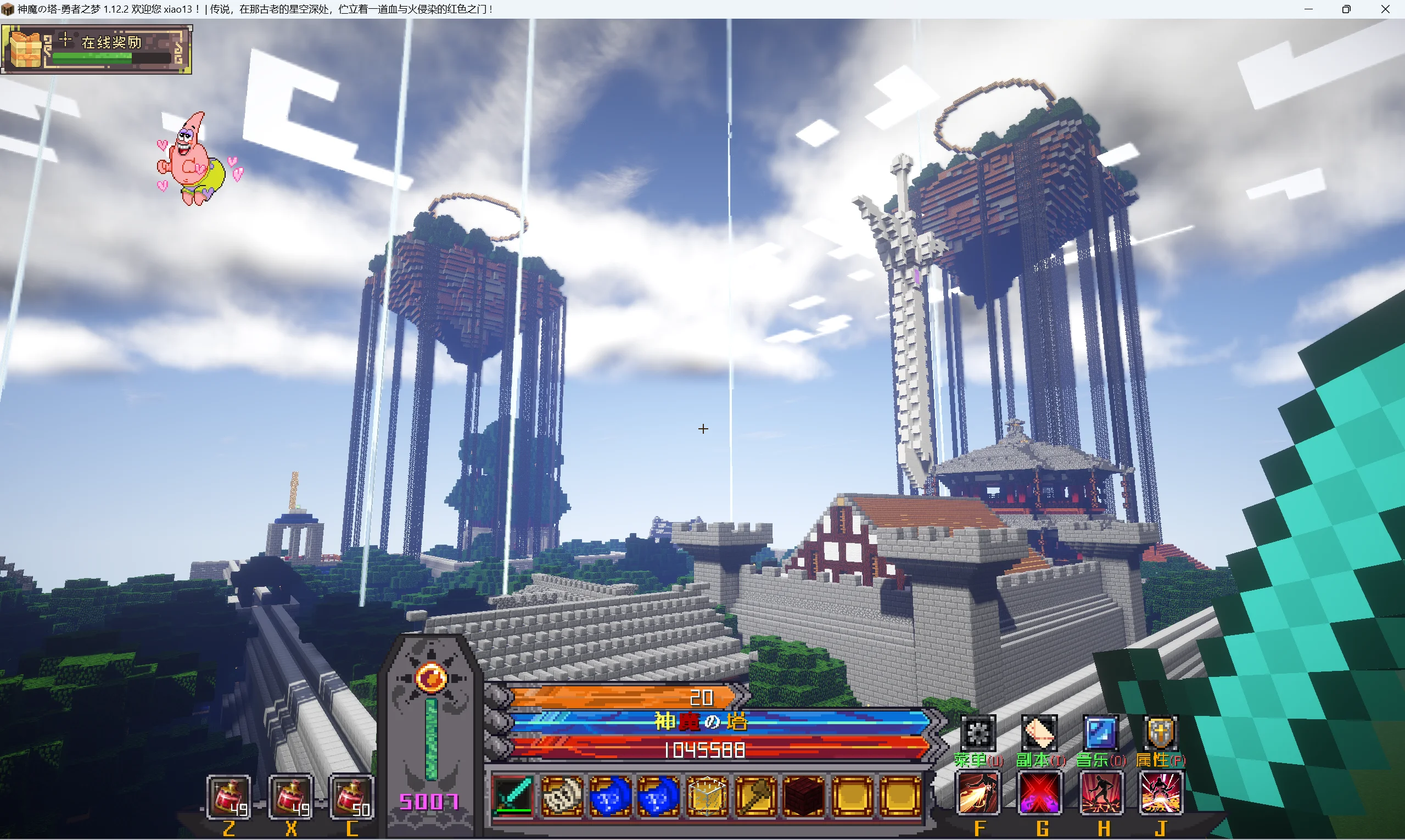Open the 菜单 menu gear icon
1405x840 pixels.
tap(978, 733)
